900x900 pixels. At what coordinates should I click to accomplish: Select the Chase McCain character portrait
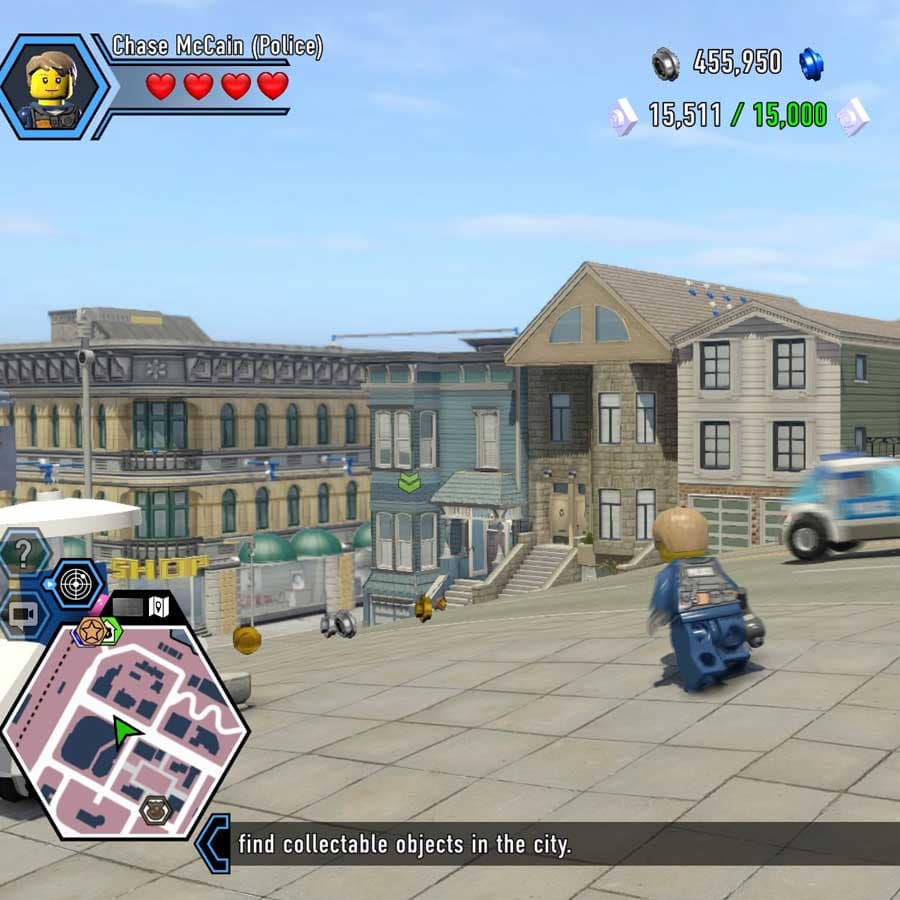[x=53, y=86]
